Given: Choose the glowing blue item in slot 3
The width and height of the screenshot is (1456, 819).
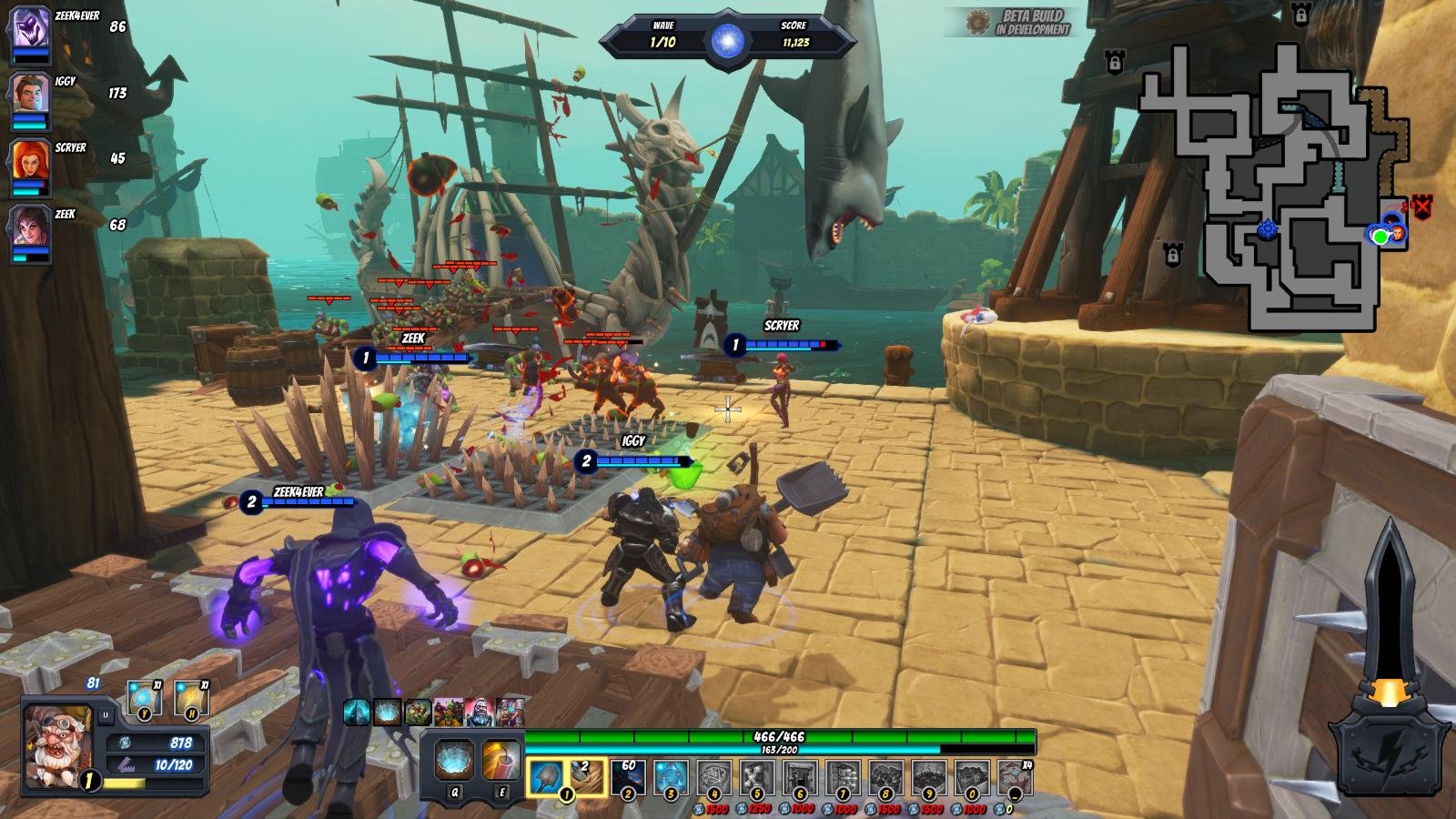Looking at the screenshot, I should point(672,776).
